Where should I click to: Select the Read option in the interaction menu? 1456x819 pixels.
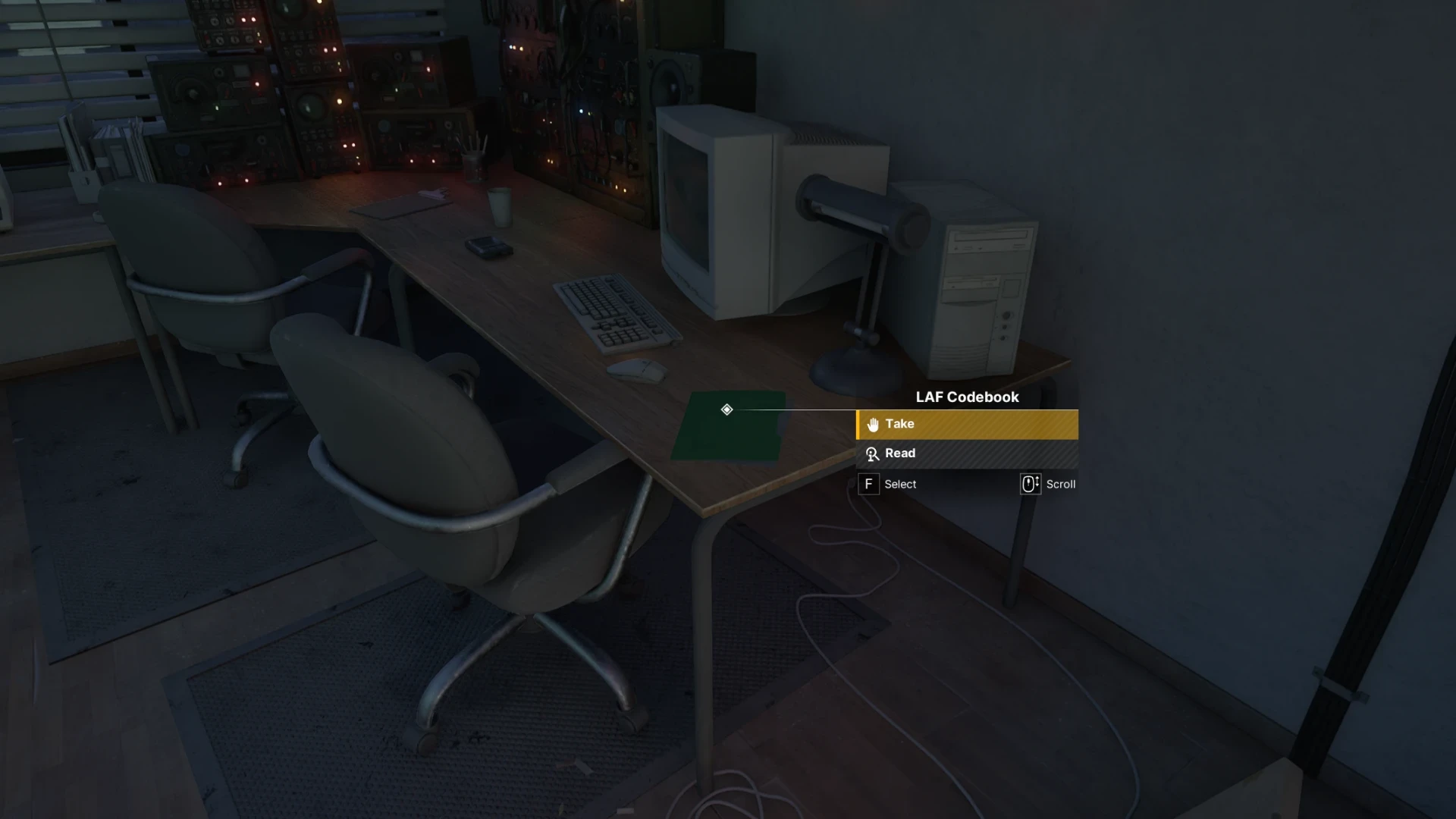(966, 453)
